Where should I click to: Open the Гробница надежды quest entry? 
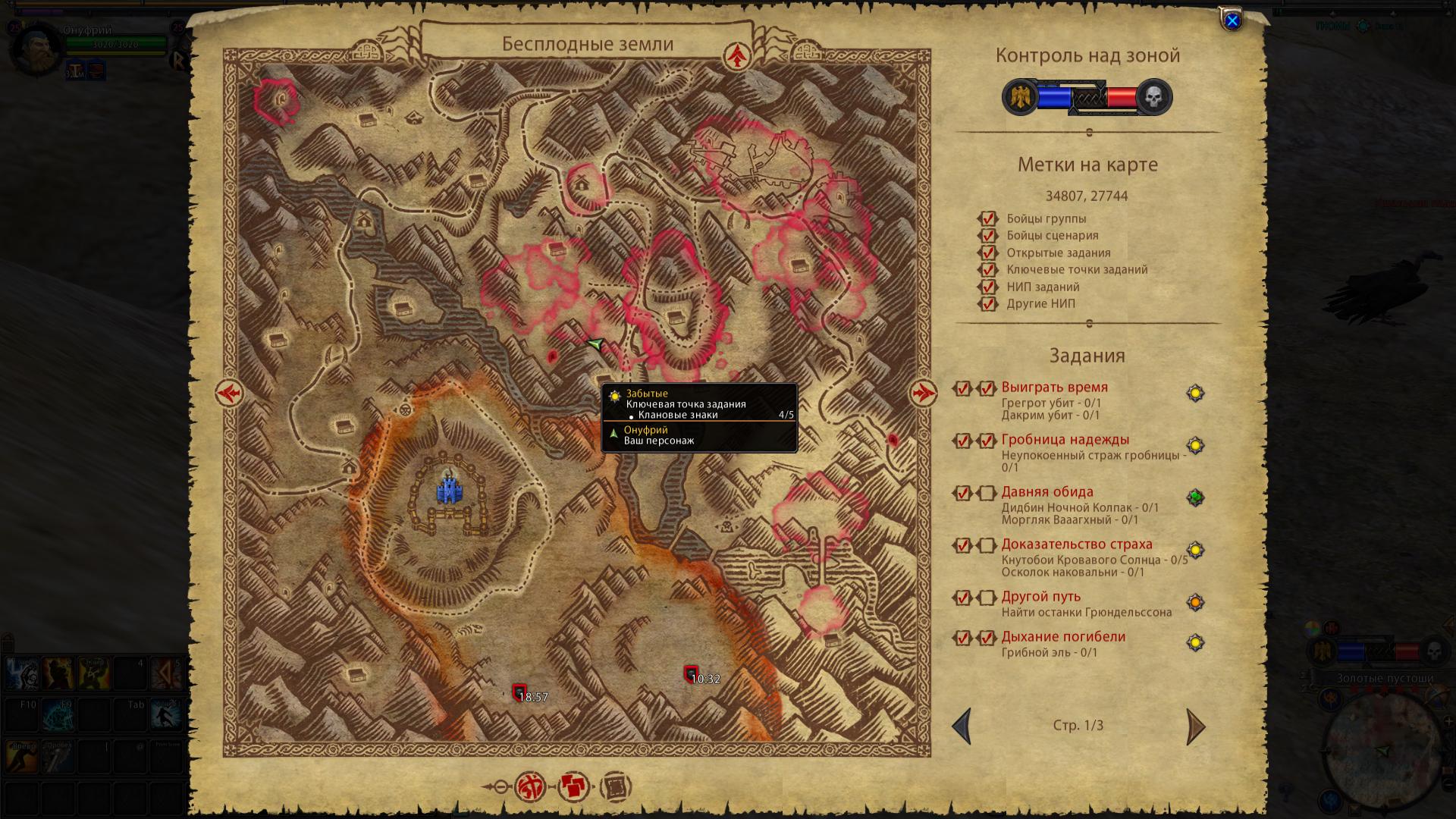coord(1065,440)
